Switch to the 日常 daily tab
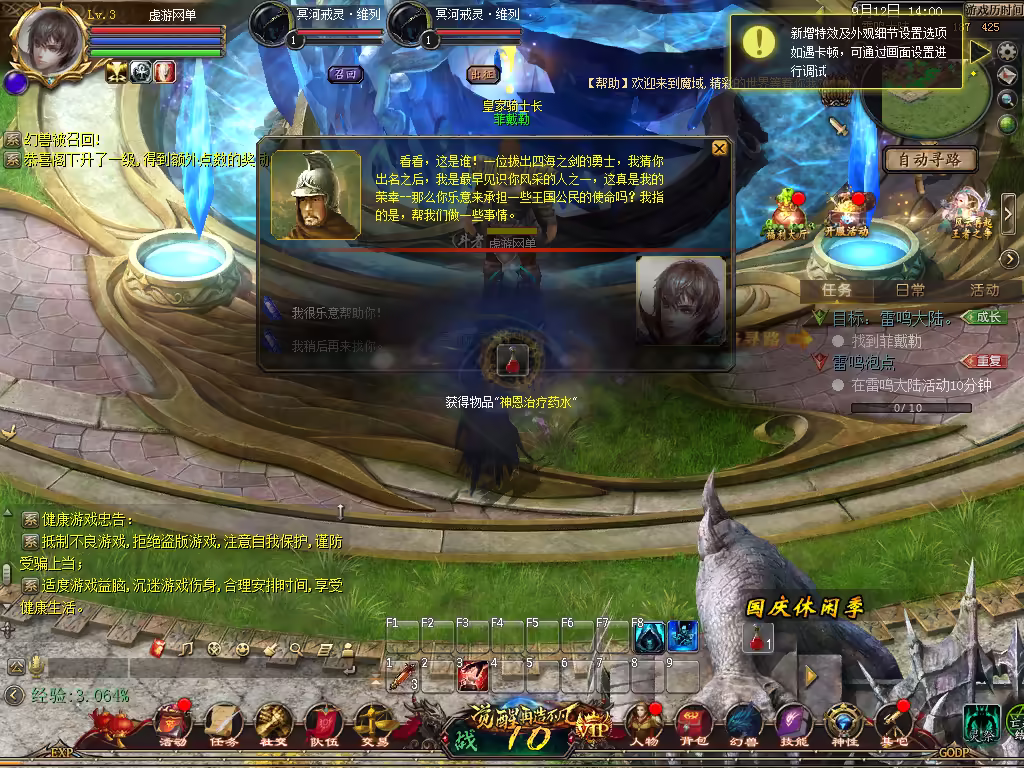The height and width of the screenshot is (768, 1024). (x=910, y=290)
